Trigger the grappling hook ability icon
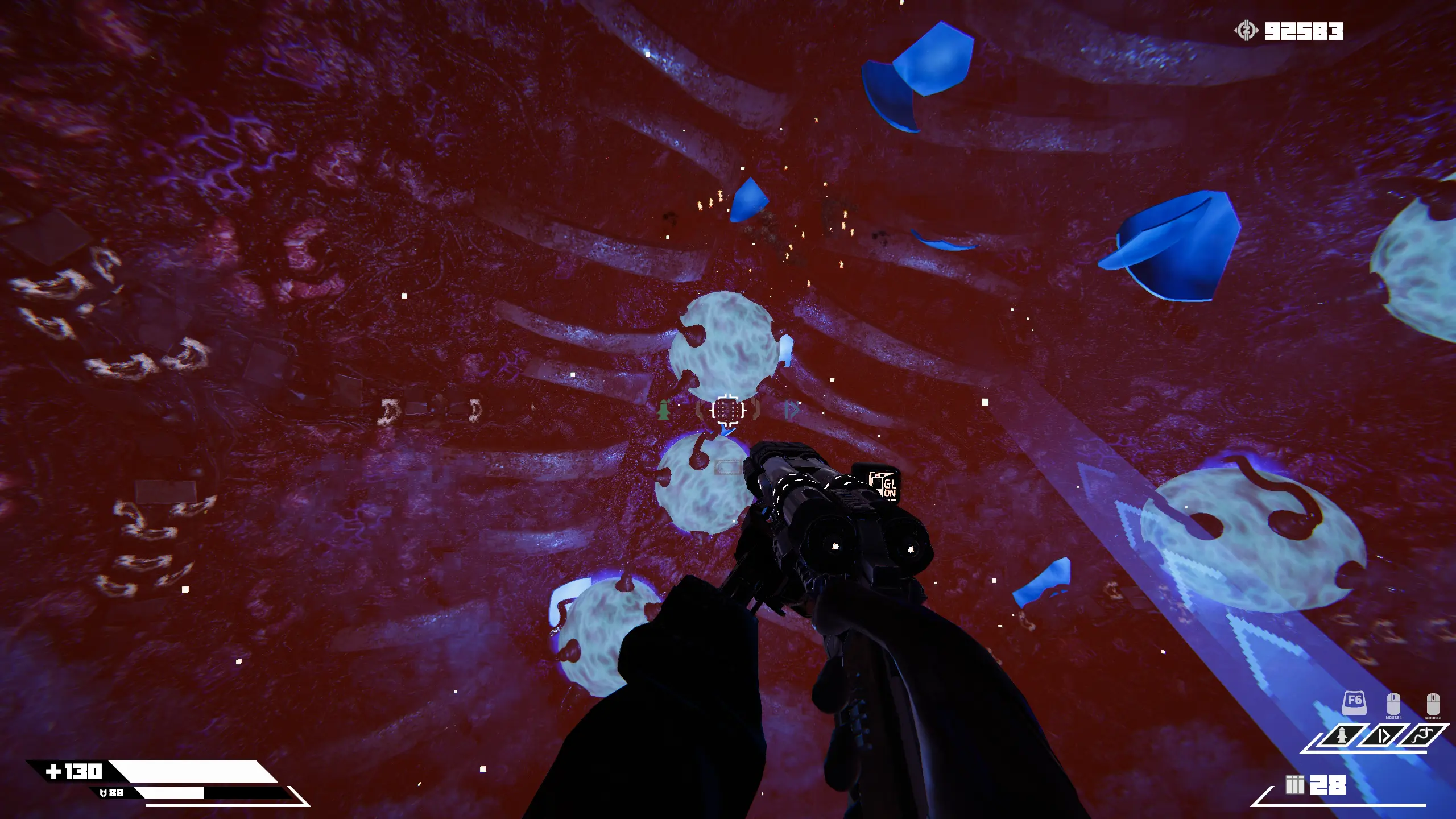This screenshot has width=1456, height=819. click(1424, 737)
